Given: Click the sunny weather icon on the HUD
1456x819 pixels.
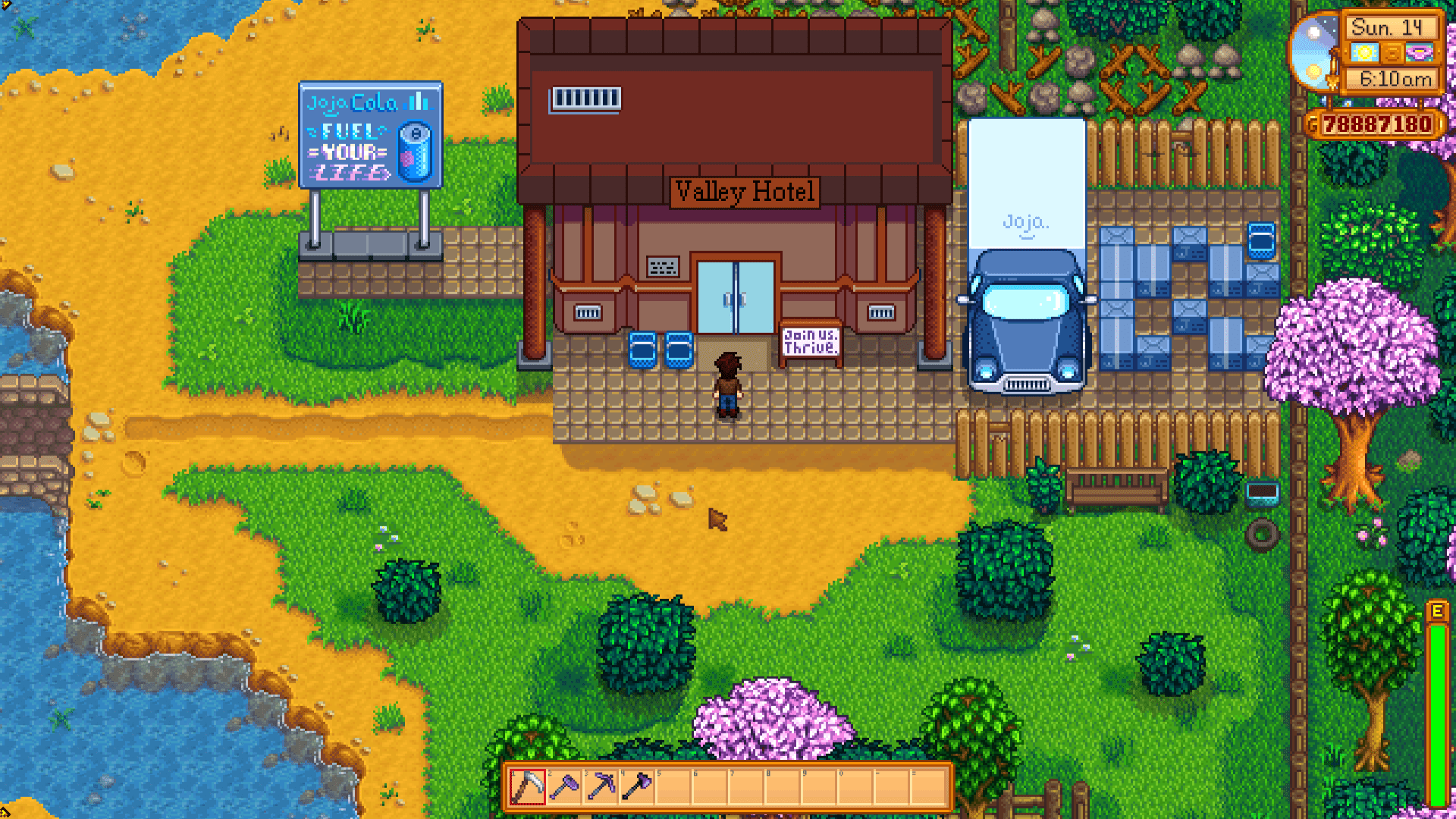Looking at the screenshot, I should (x=1365, y=53).
